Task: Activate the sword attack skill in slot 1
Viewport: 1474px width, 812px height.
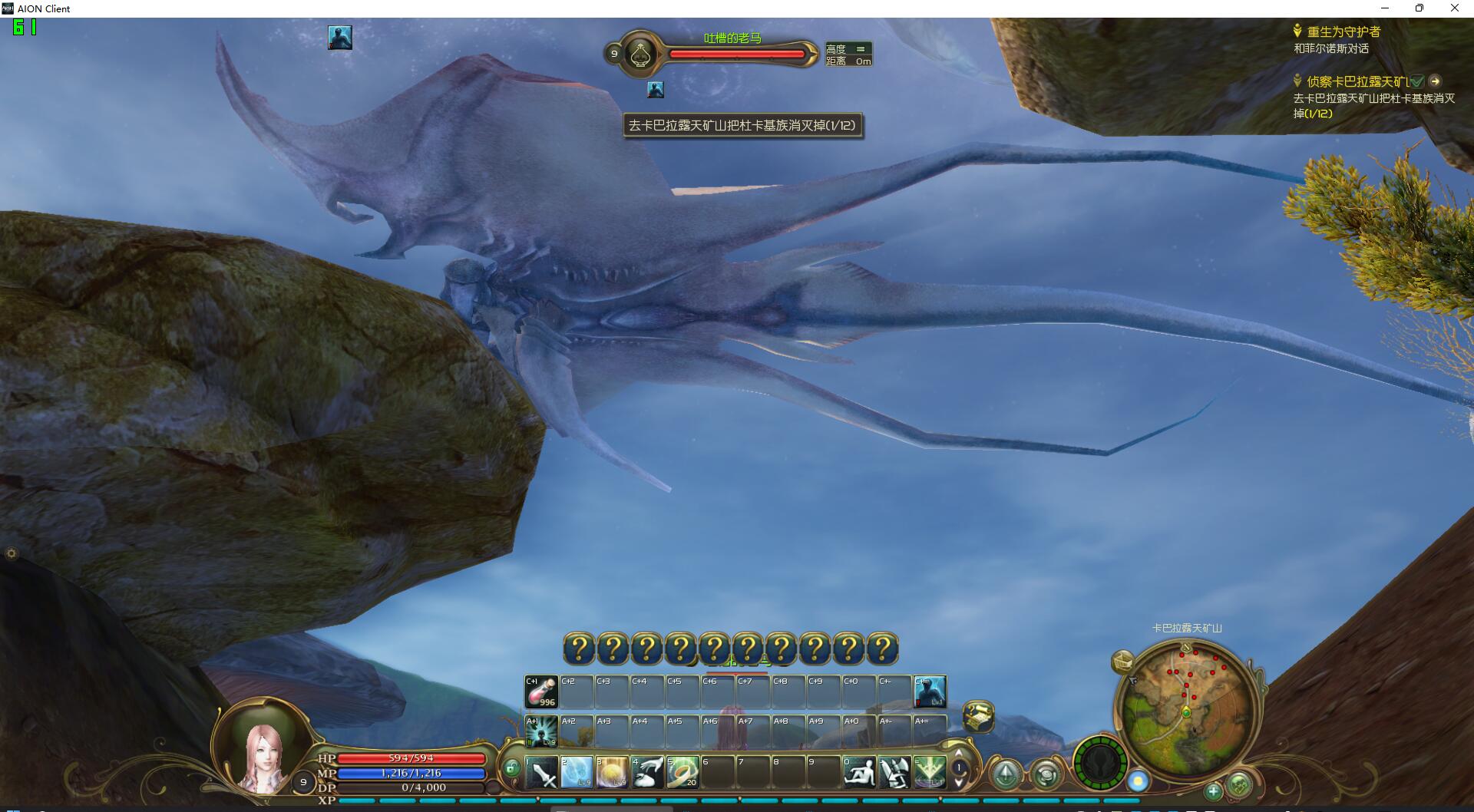Action: [x=542, y=772]
